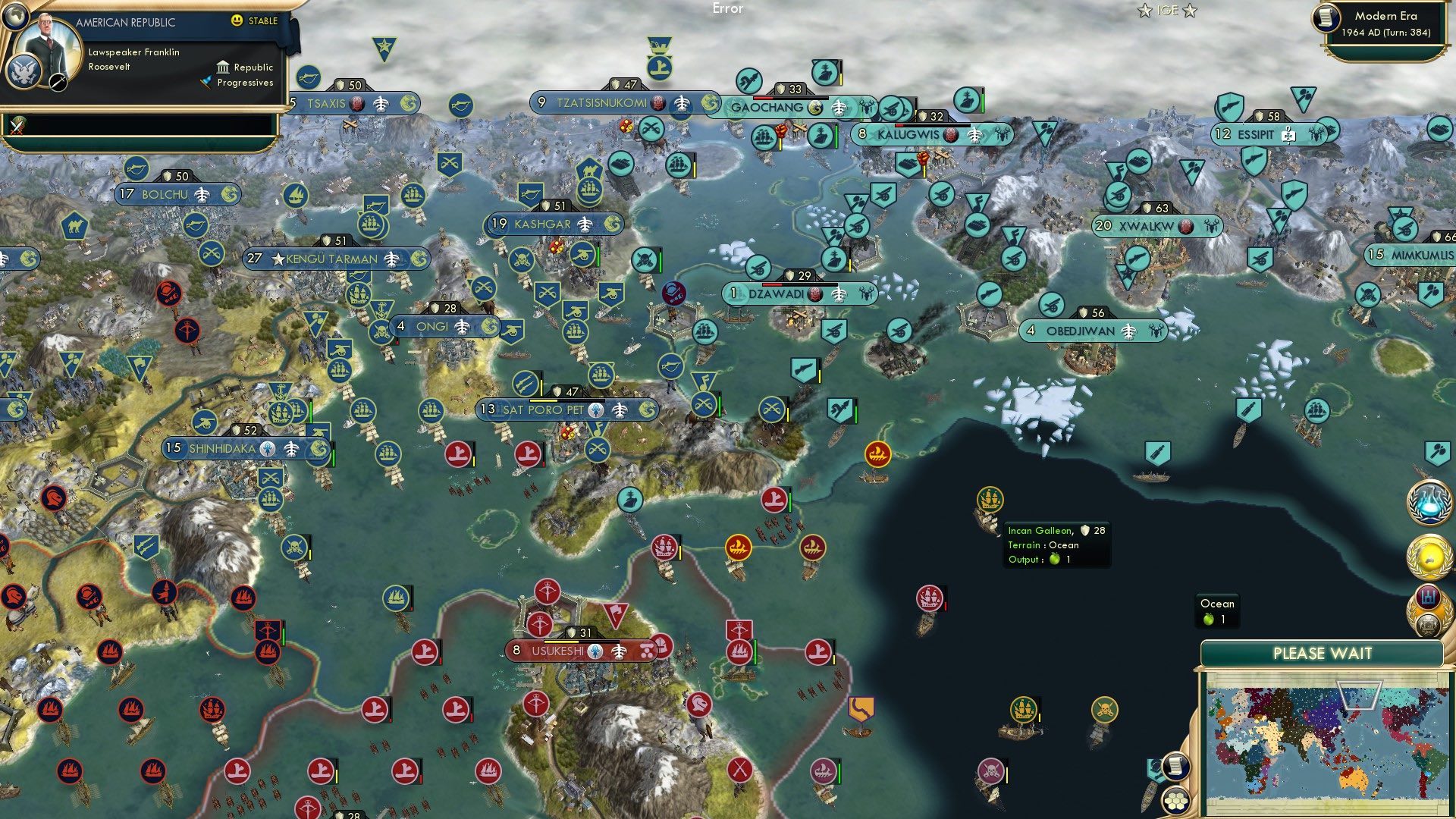
Task: Click the STABLE smiley happiness indicator
Action: pos(237,21)
